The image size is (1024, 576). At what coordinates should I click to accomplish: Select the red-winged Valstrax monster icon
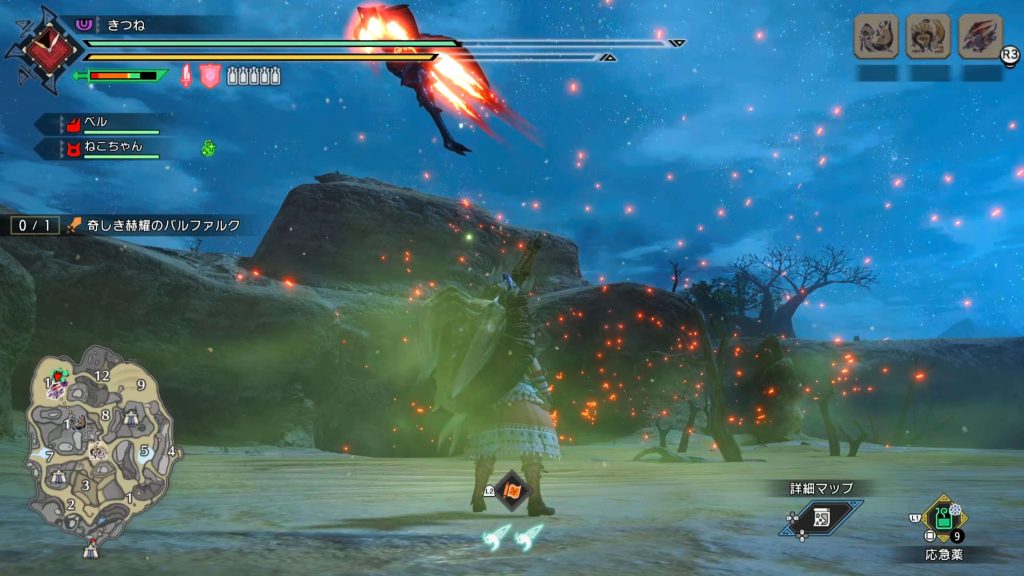[980, 37]
